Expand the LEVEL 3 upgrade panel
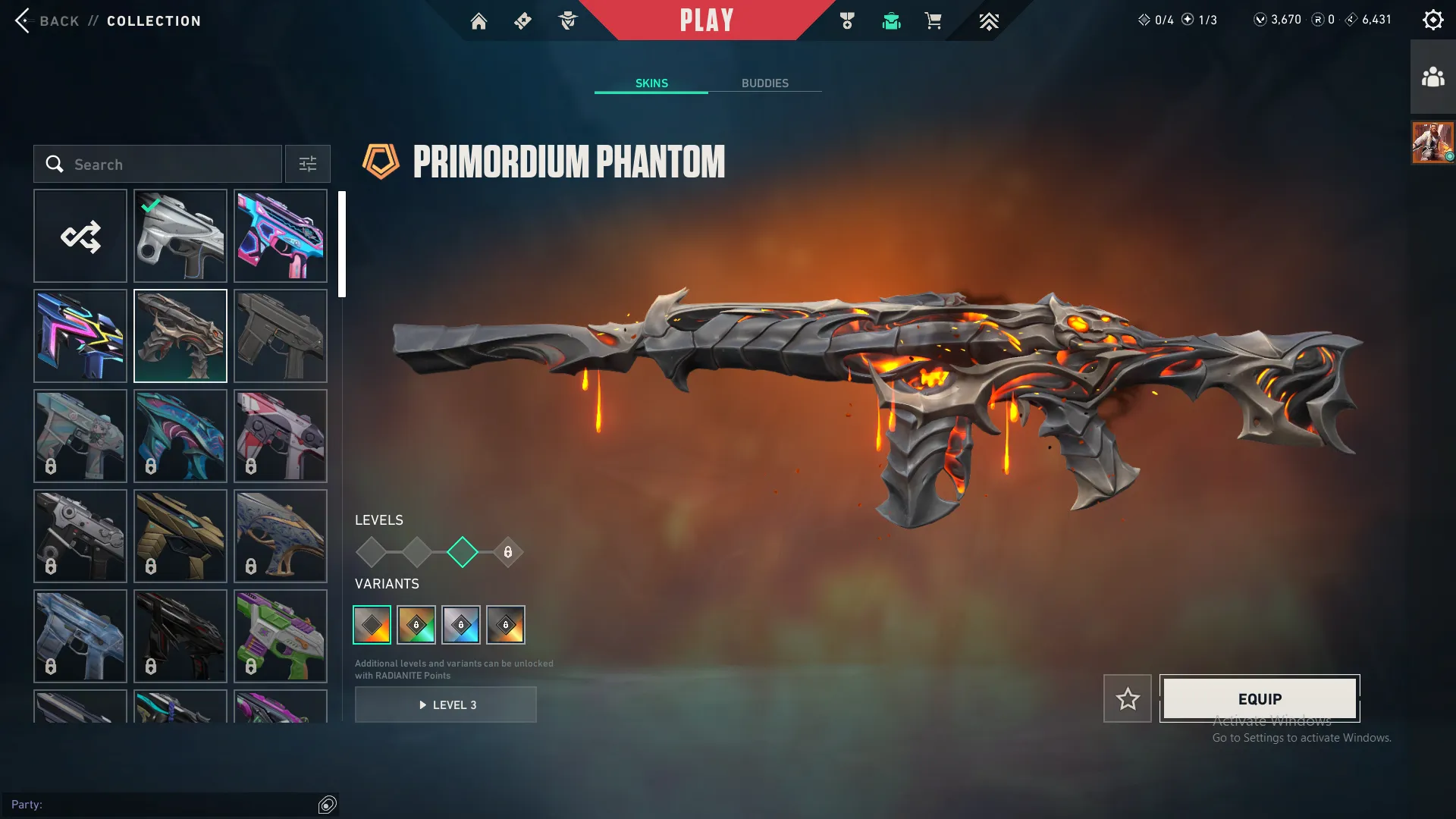The width and height of the screenshot is (1456, 819). tap(446, 704)
